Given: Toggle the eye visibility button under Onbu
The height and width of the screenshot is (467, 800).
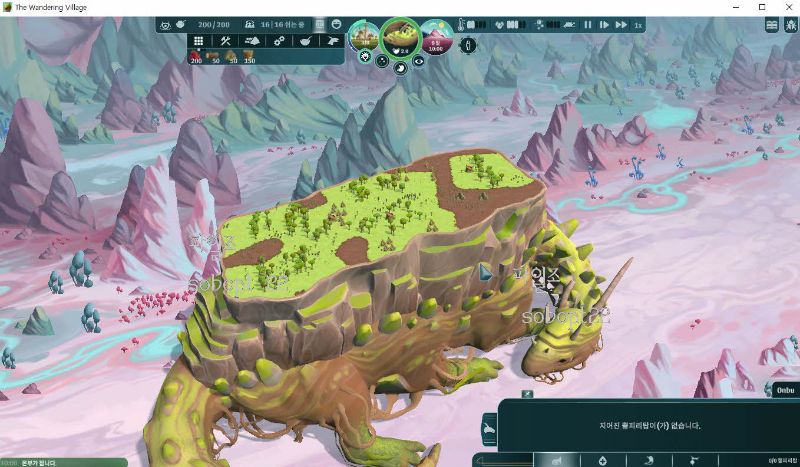Looking at the screenshot, I should (x=418, y=60).
